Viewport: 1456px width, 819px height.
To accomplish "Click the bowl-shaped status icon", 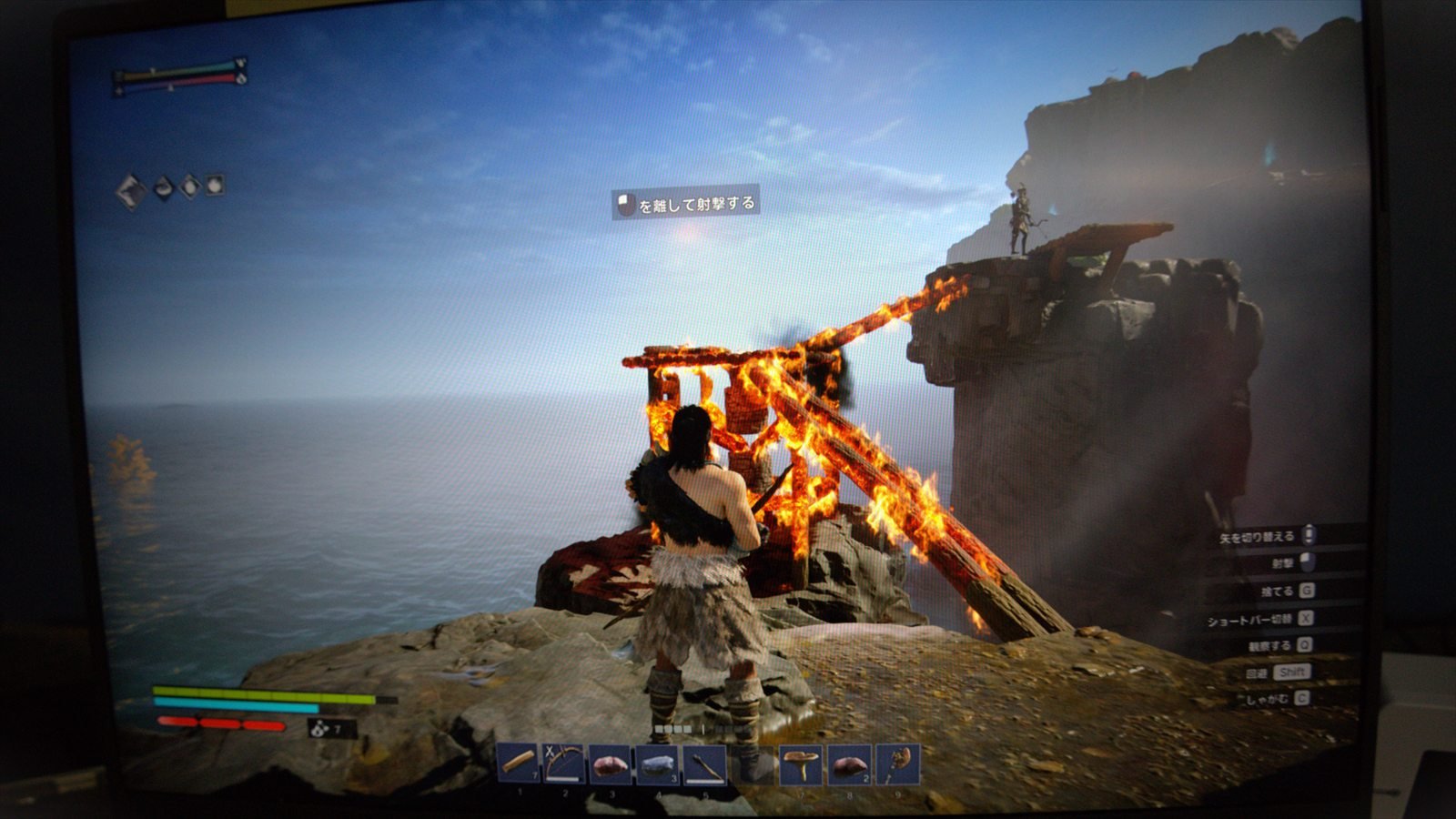I will tap(164, 188).
